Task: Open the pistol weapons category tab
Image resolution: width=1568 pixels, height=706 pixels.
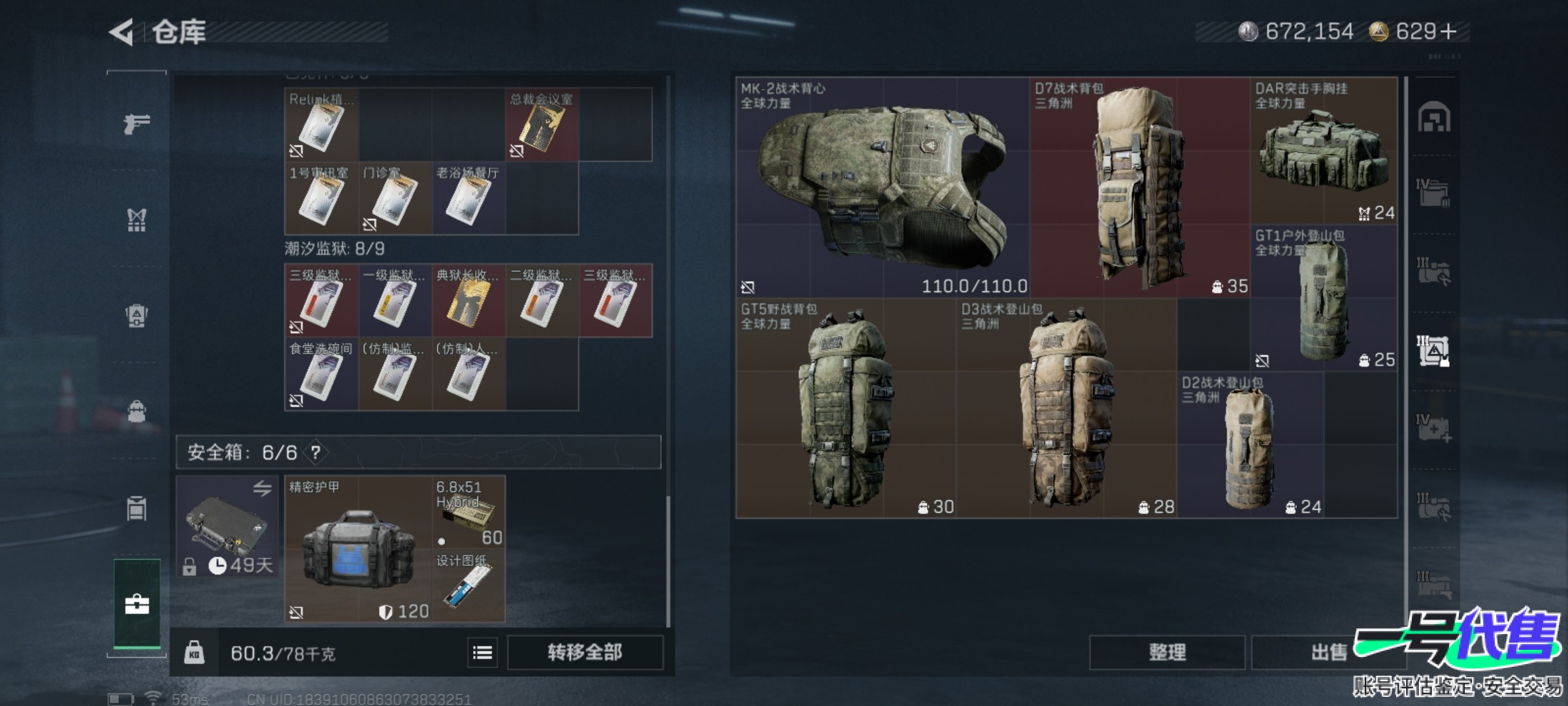Action: [137, 122]
